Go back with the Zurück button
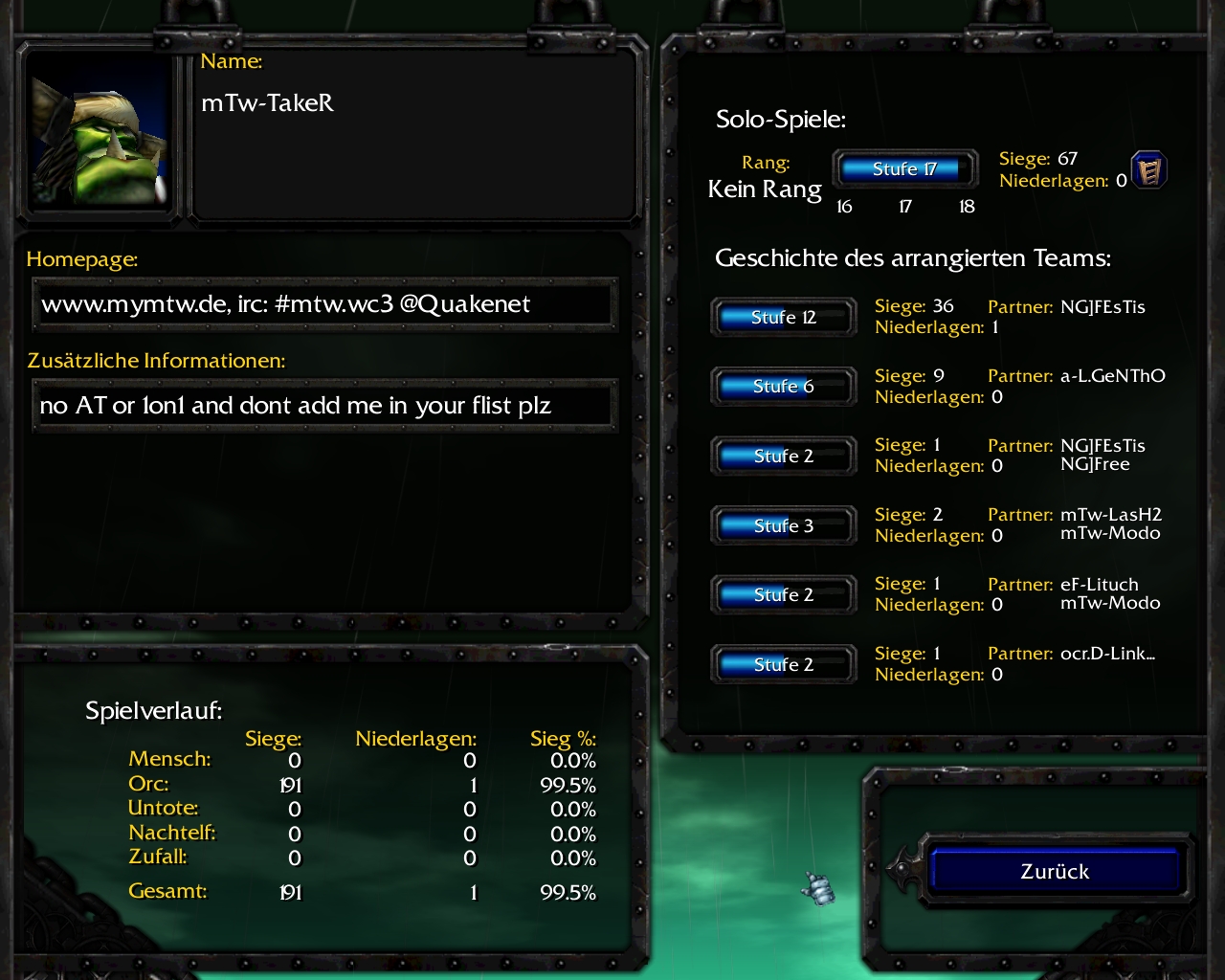Image resolution: width=1225 pixels, height=980 pixels. [x=1055, y=871]
